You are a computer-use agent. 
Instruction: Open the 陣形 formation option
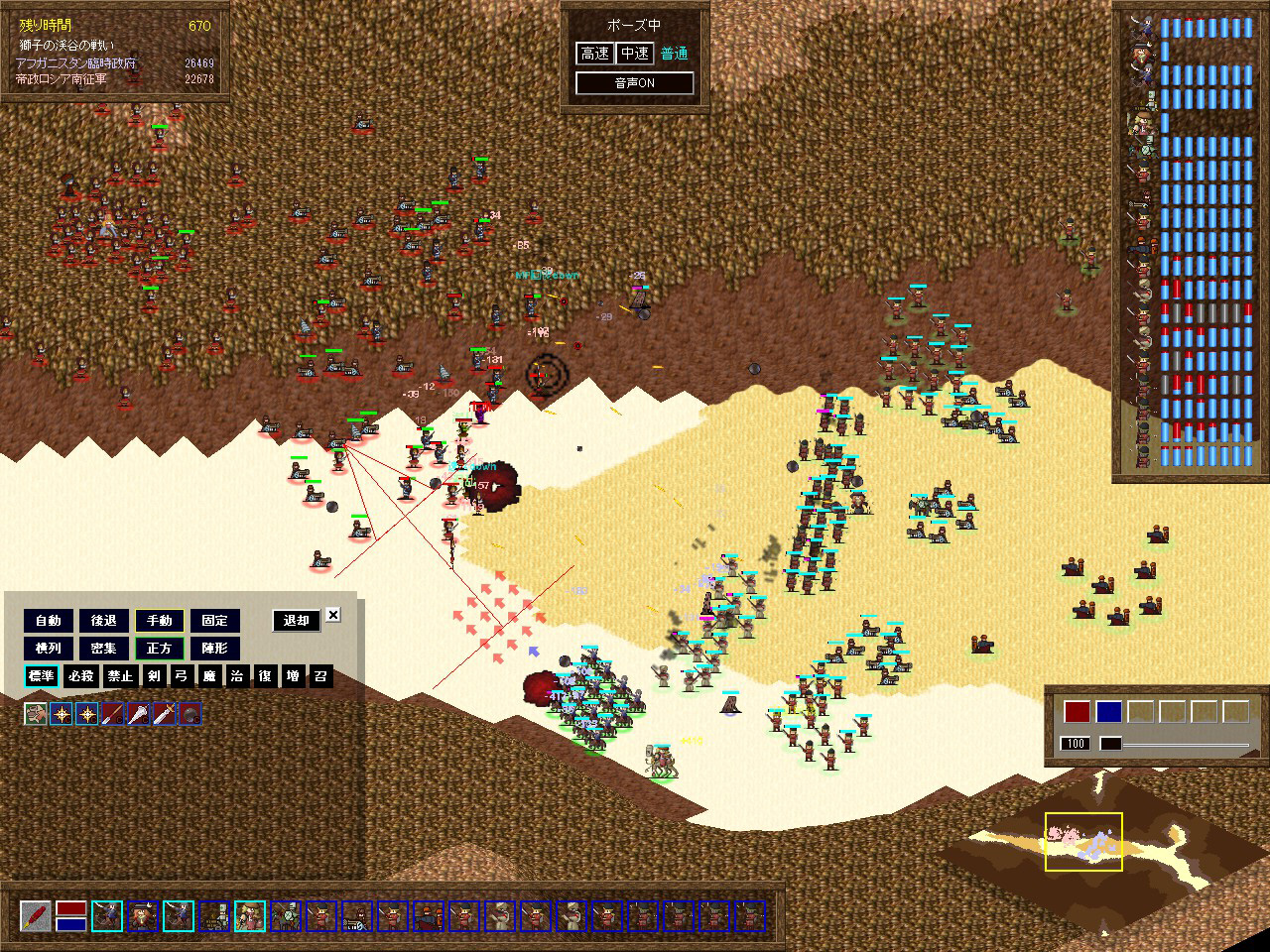pos(215,649)
